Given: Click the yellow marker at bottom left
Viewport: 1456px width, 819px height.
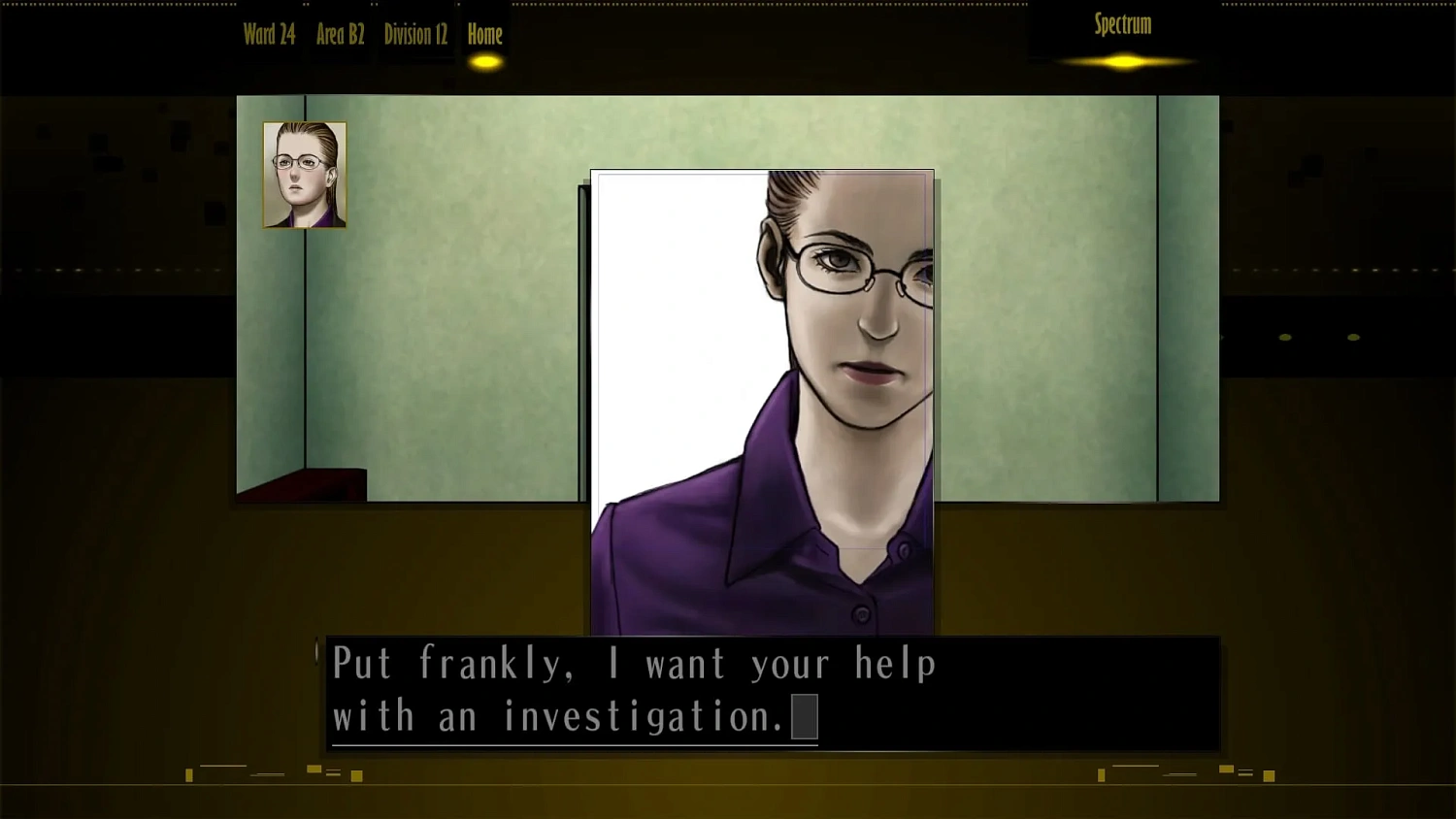Looking at the screenshot, I should click(187, 774).
